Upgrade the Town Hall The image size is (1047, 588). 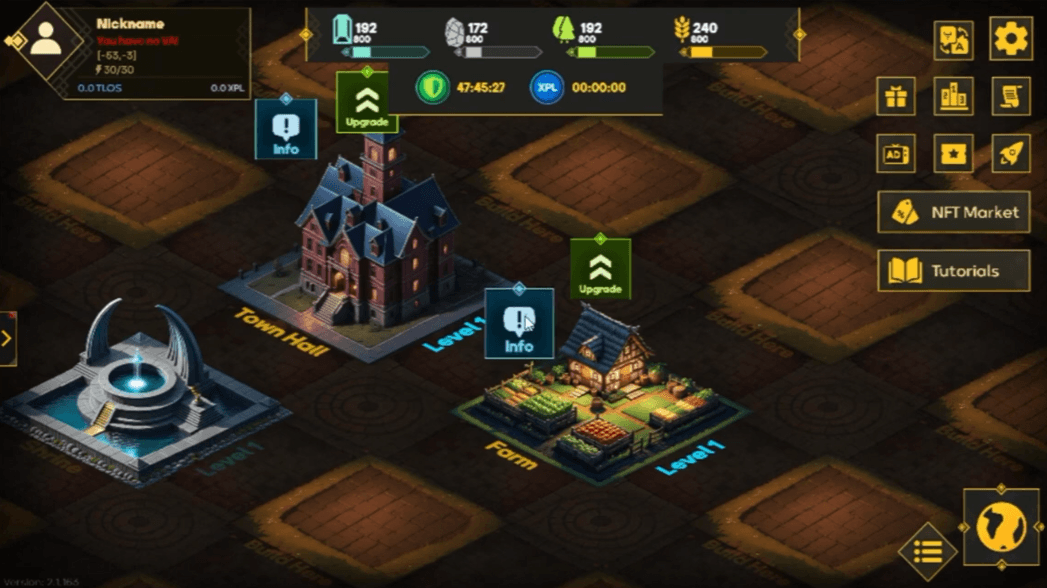pos(367,102)
